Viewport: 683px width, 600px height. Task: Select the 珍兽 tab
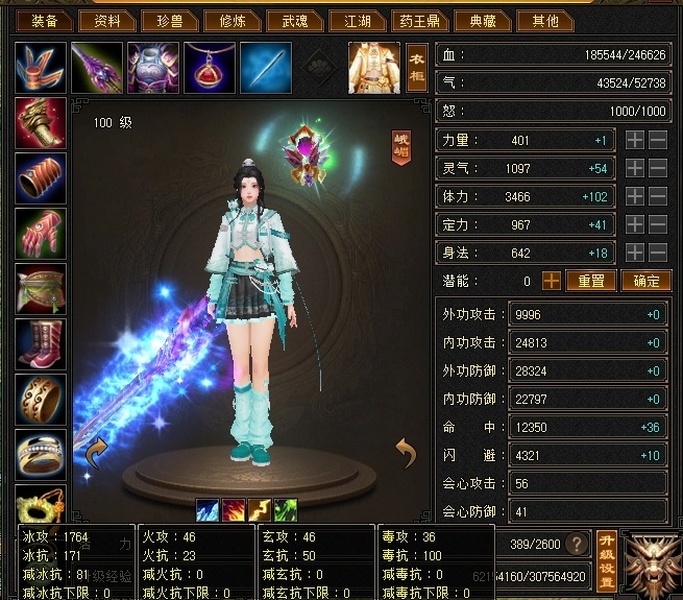pos(169,21)
